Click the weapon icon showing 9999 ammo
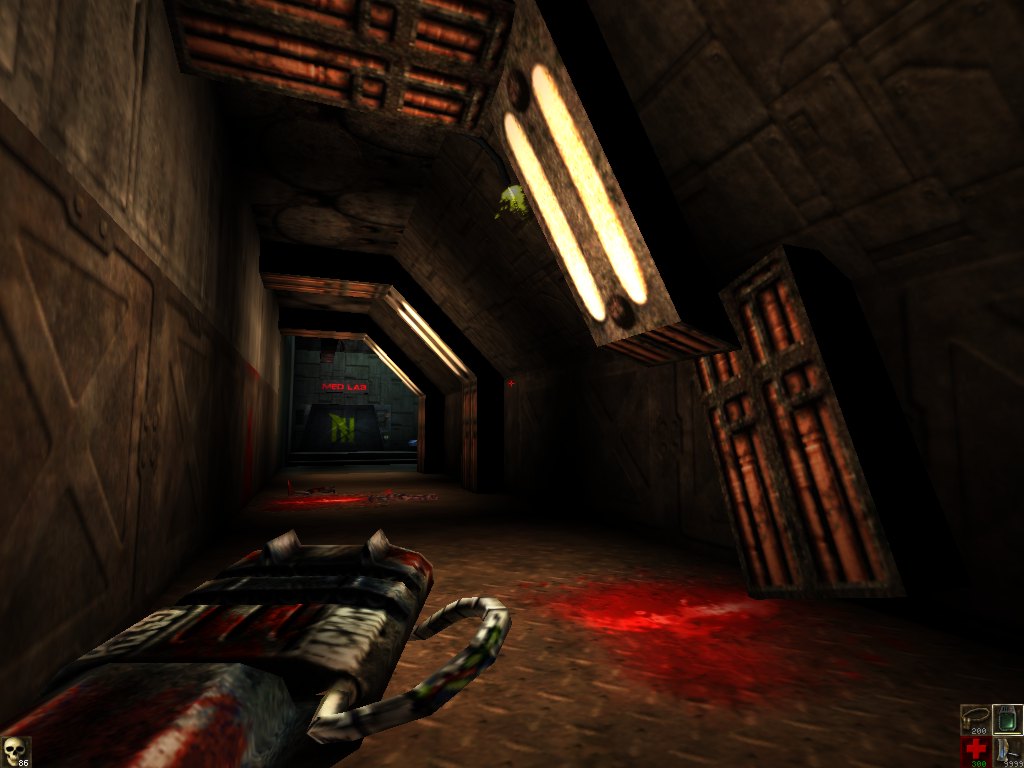Screen dimensions: 1024x768 click(x=1007, y=751)
